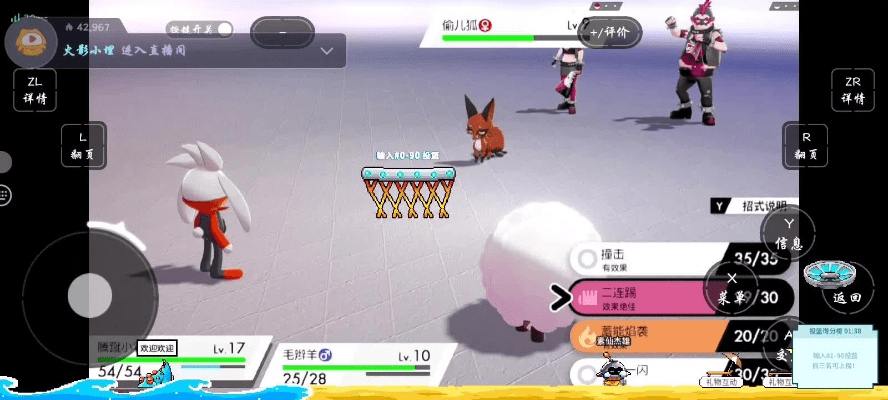Image resolution: width=888 pixels, height=400 pixels.
Task: Tap the +/评价 button
Action: 609,32
